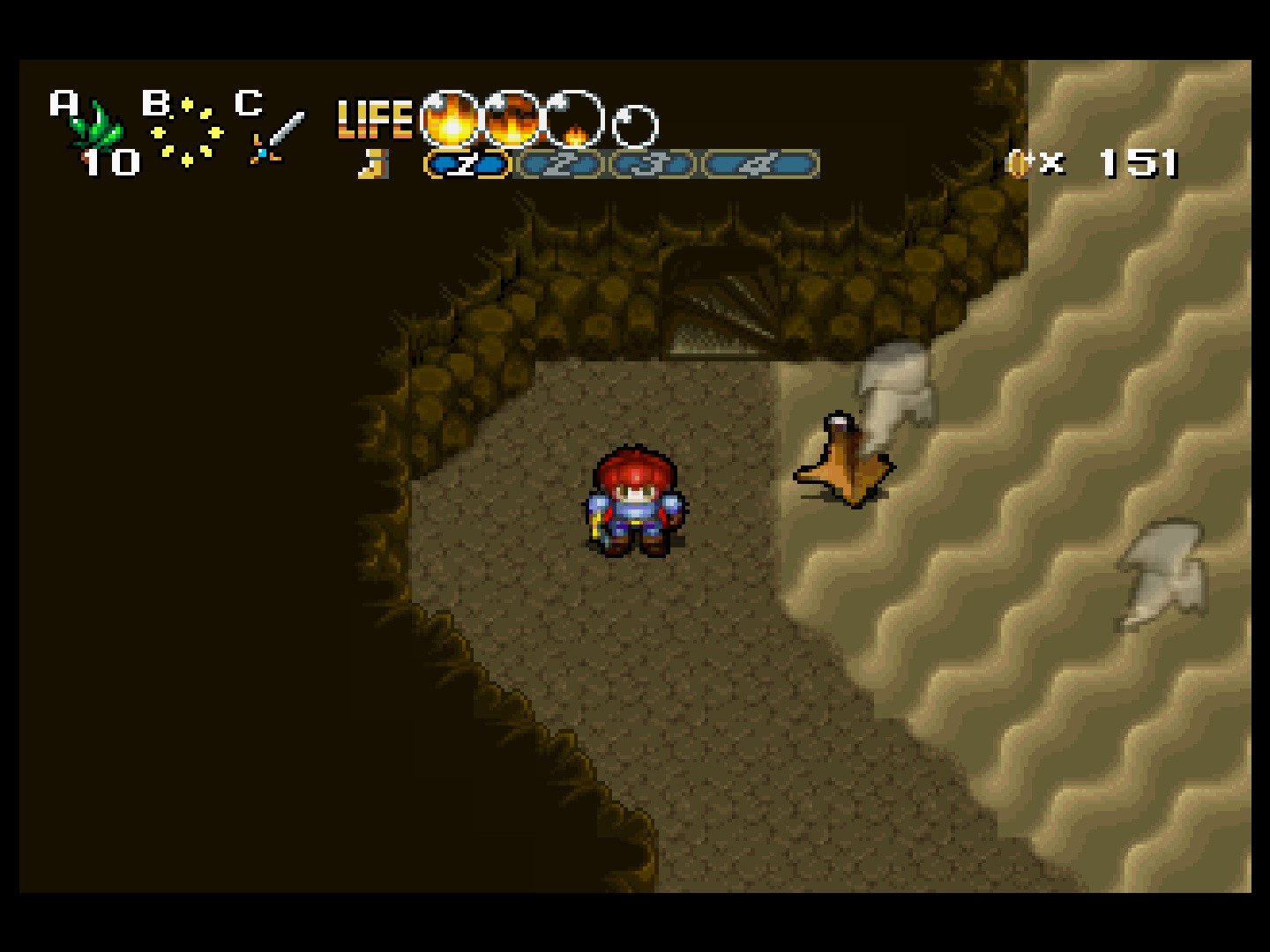Image resolution: width=1270 pixels, height=952 pixels.
Task: Select dash level 4 pill
Action: pyautogui.click(x=761, y=164)
